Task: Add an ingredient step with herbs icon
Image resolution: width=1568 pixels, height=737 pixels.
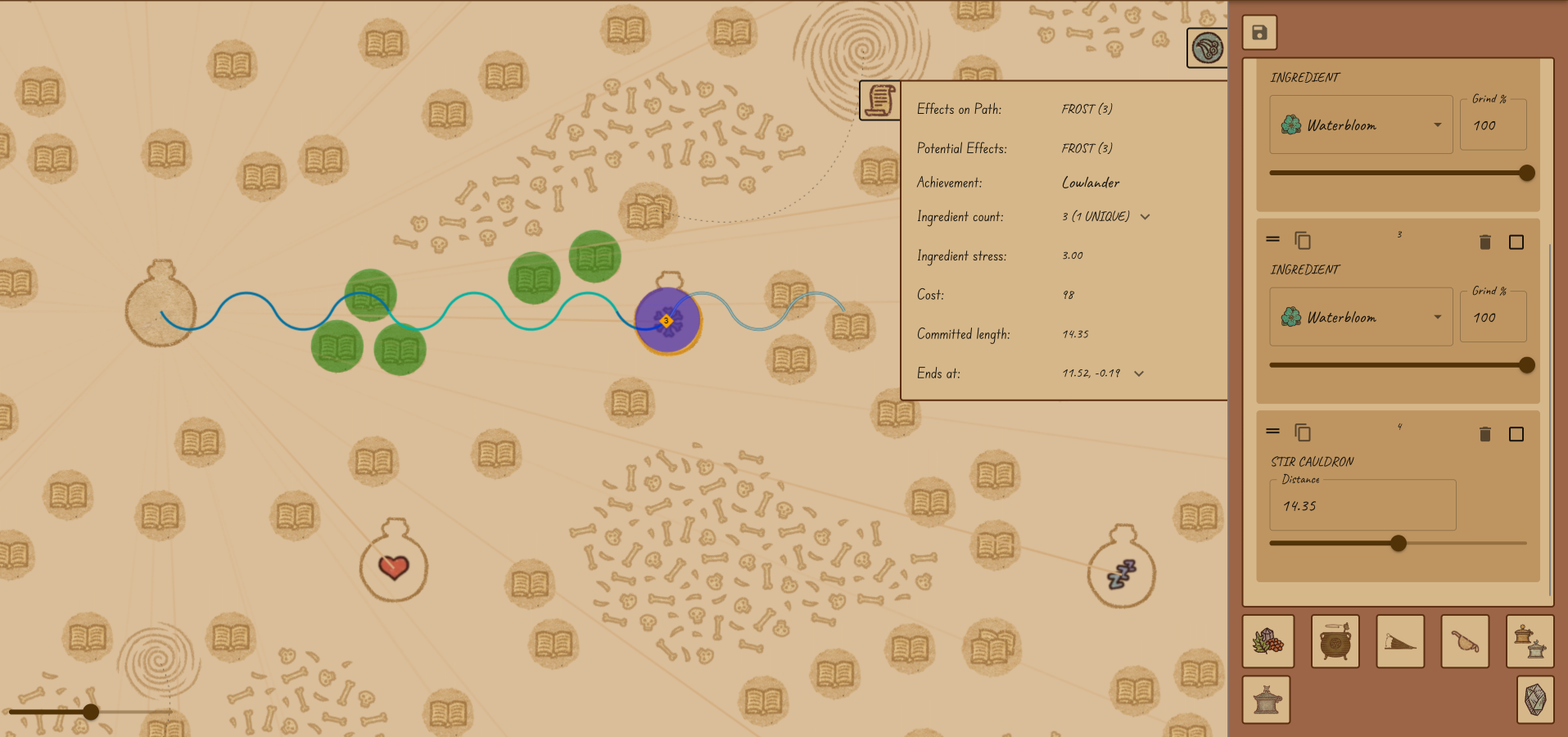Action: pos(1268,641)
